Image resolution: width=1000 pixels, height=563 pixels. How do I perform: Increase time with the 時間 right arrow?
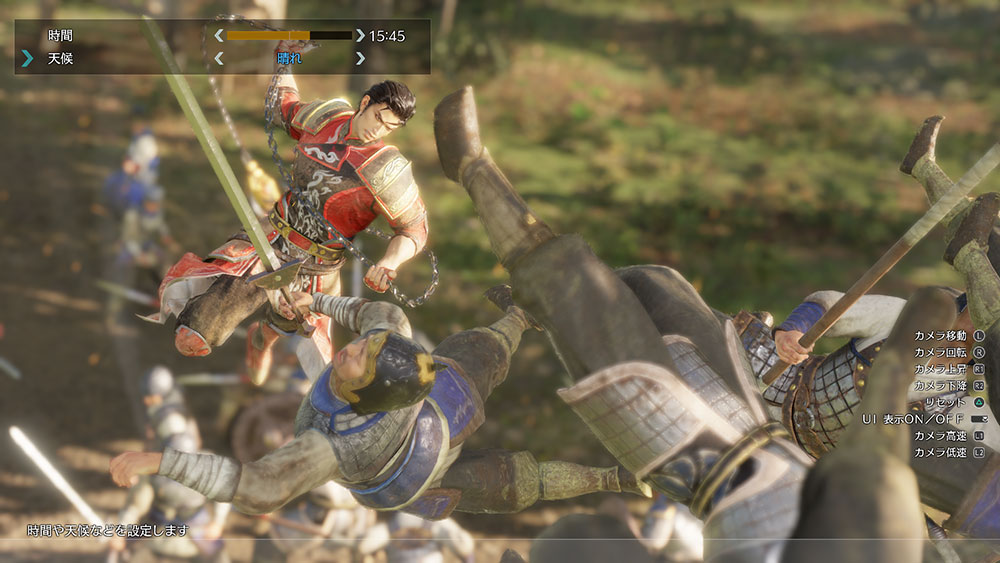click(x=360, y=35)
